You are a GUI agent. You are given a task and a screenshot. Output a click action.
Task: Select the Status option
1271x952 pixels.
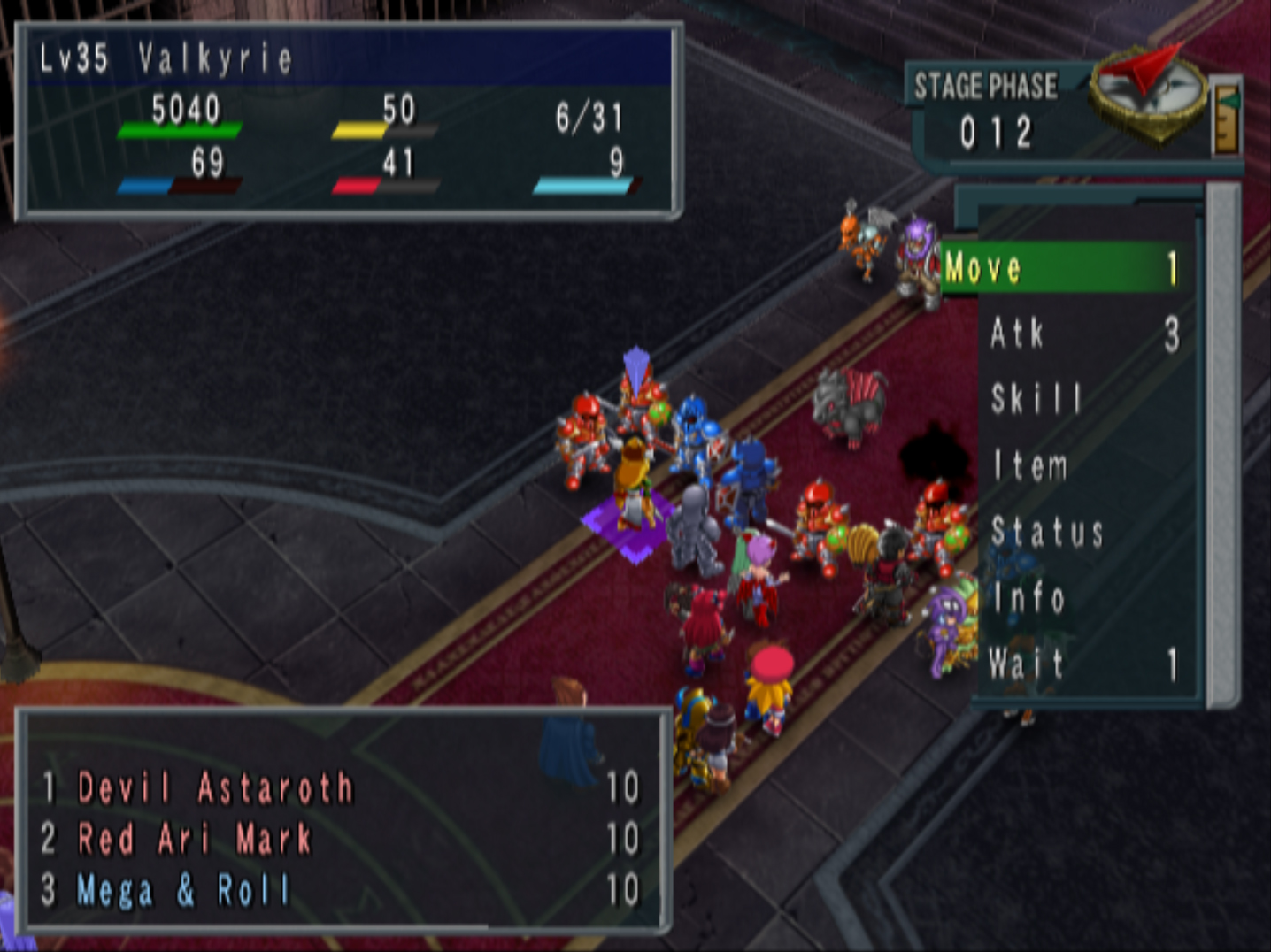click(x=1046, y=532)
